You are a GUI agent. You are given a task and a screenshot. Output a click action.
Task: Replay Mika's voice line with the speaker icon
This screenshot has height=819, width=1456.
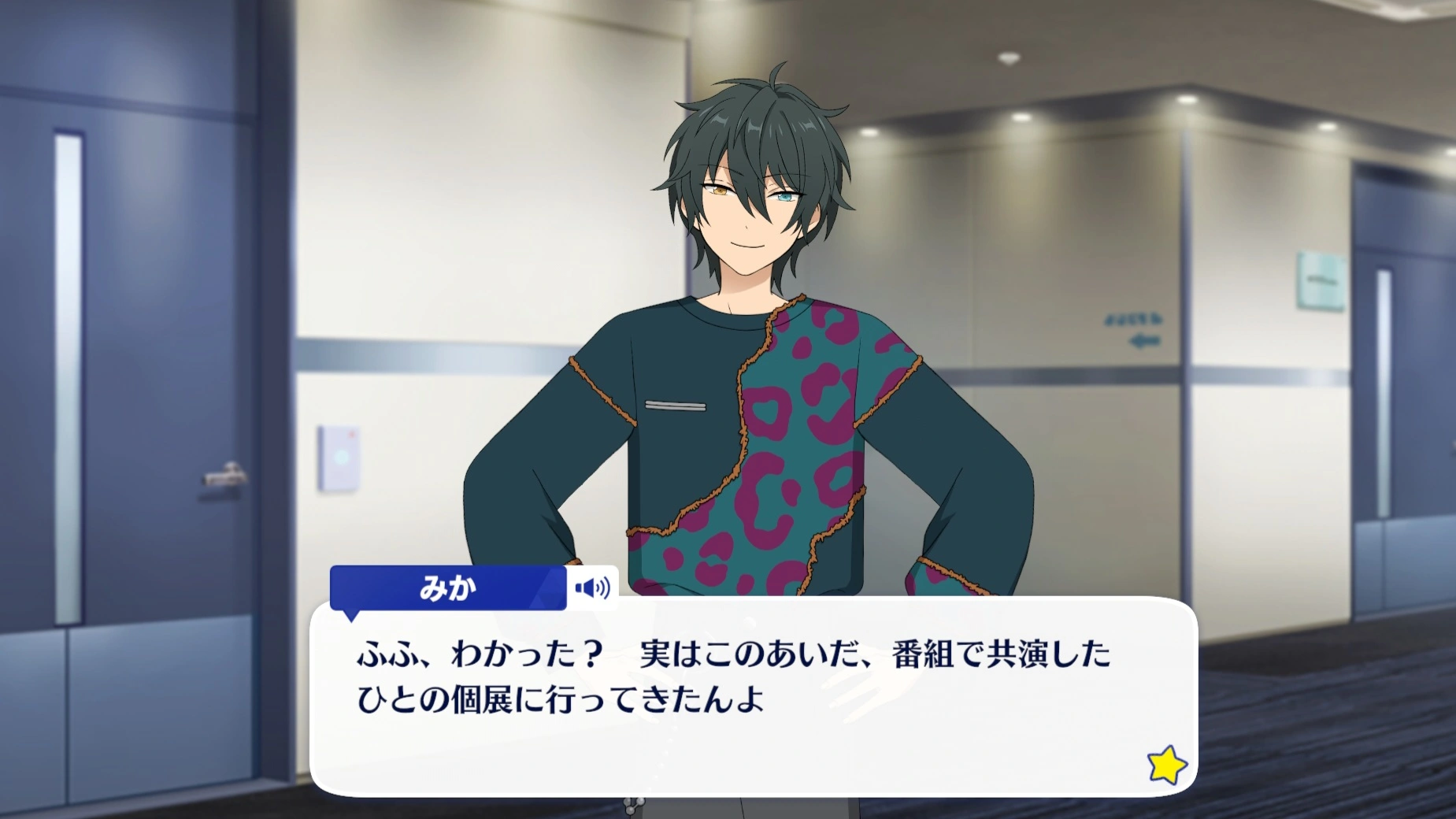(x=592, y=587)
